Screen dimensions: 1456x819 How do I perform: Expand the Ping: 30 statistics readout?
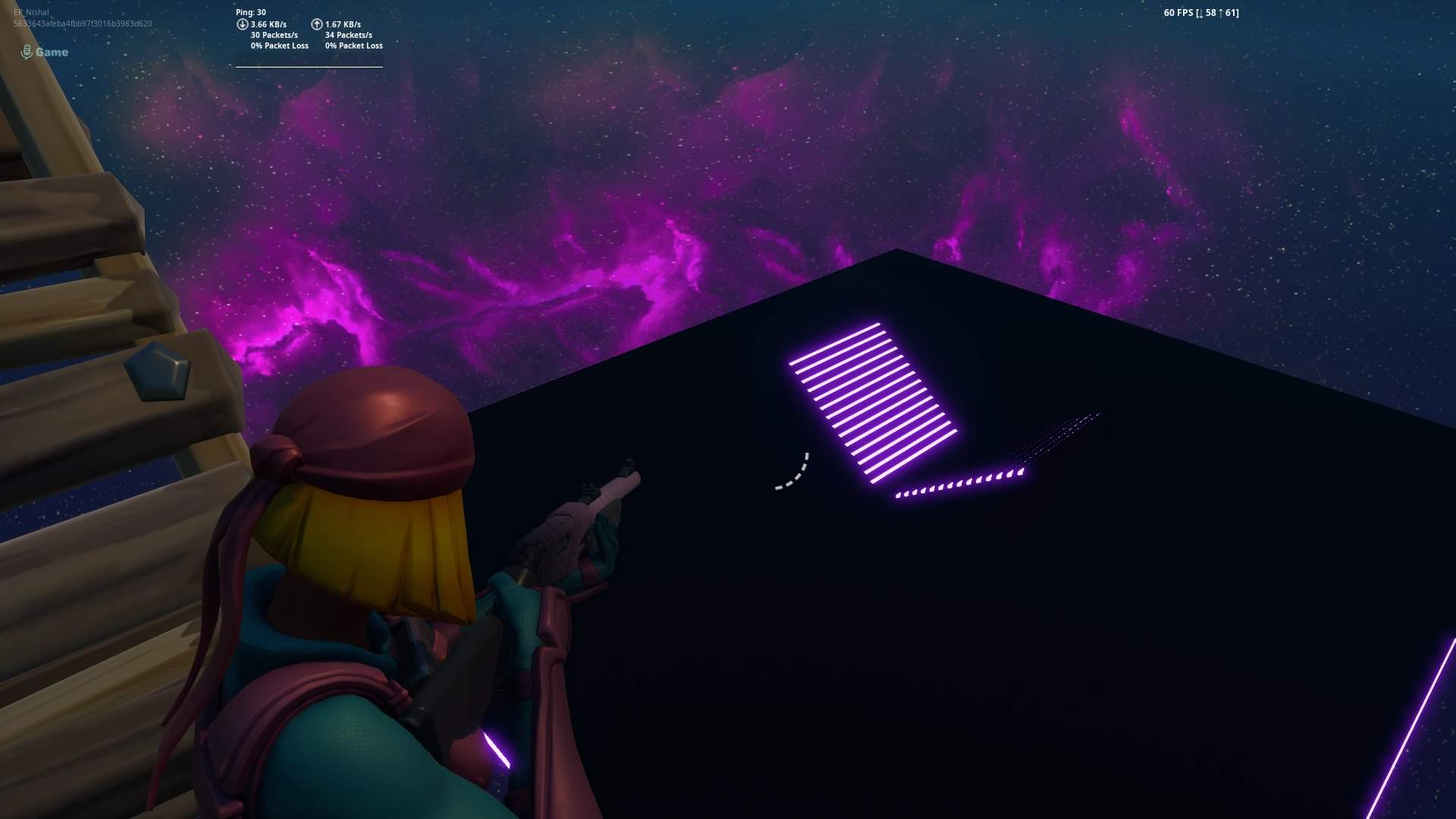[x=251, y=12]
